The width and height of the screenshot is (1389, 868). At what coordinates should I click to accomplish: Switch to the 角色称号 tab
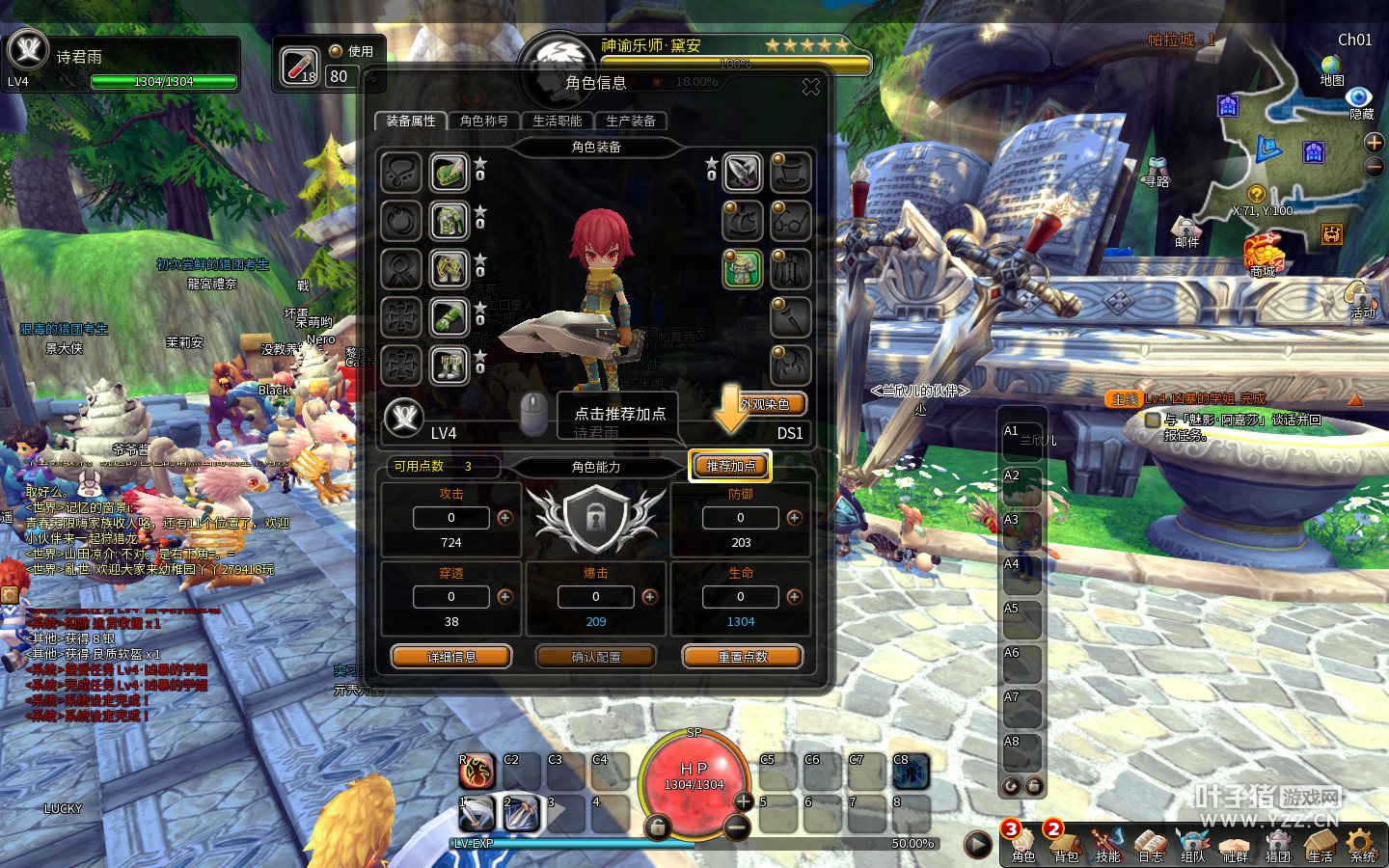point(483,122)
